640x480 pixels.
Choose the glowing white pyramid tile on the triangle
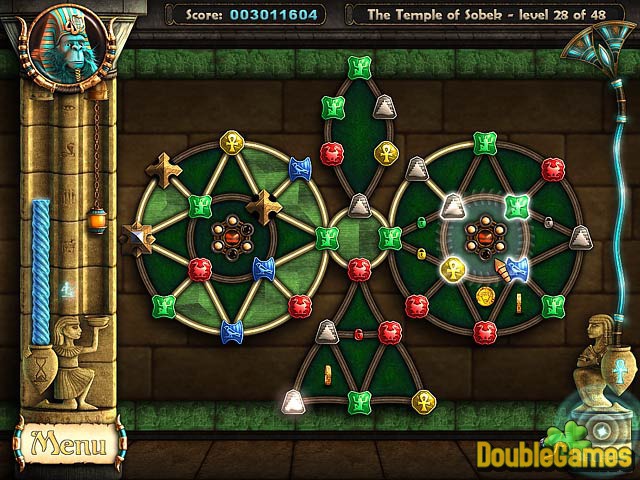[x=293, y=401]
